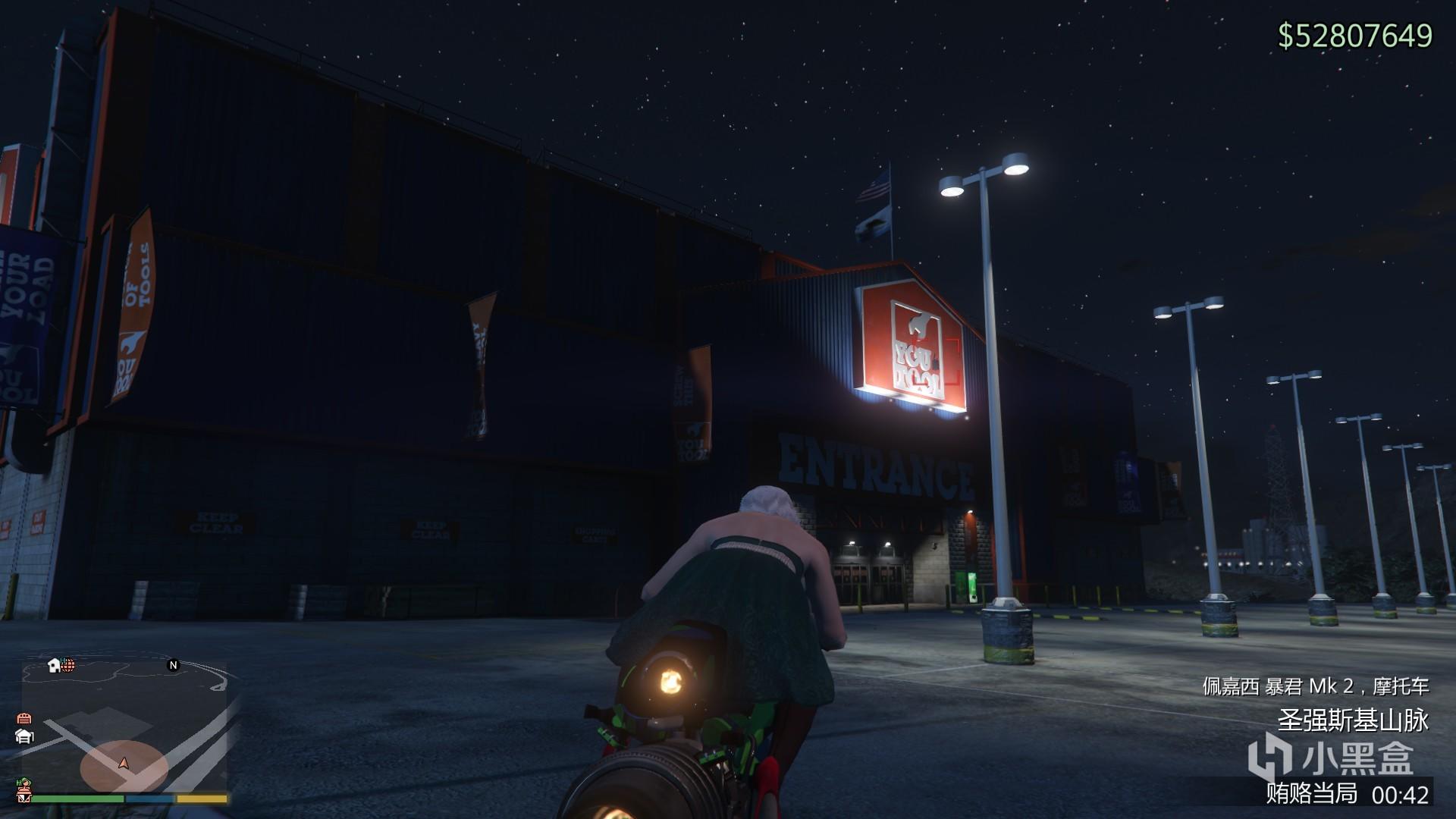The image size is (1456, 819).
Task: Select the white house marker on minimap
Action: (x=54, y=665)
